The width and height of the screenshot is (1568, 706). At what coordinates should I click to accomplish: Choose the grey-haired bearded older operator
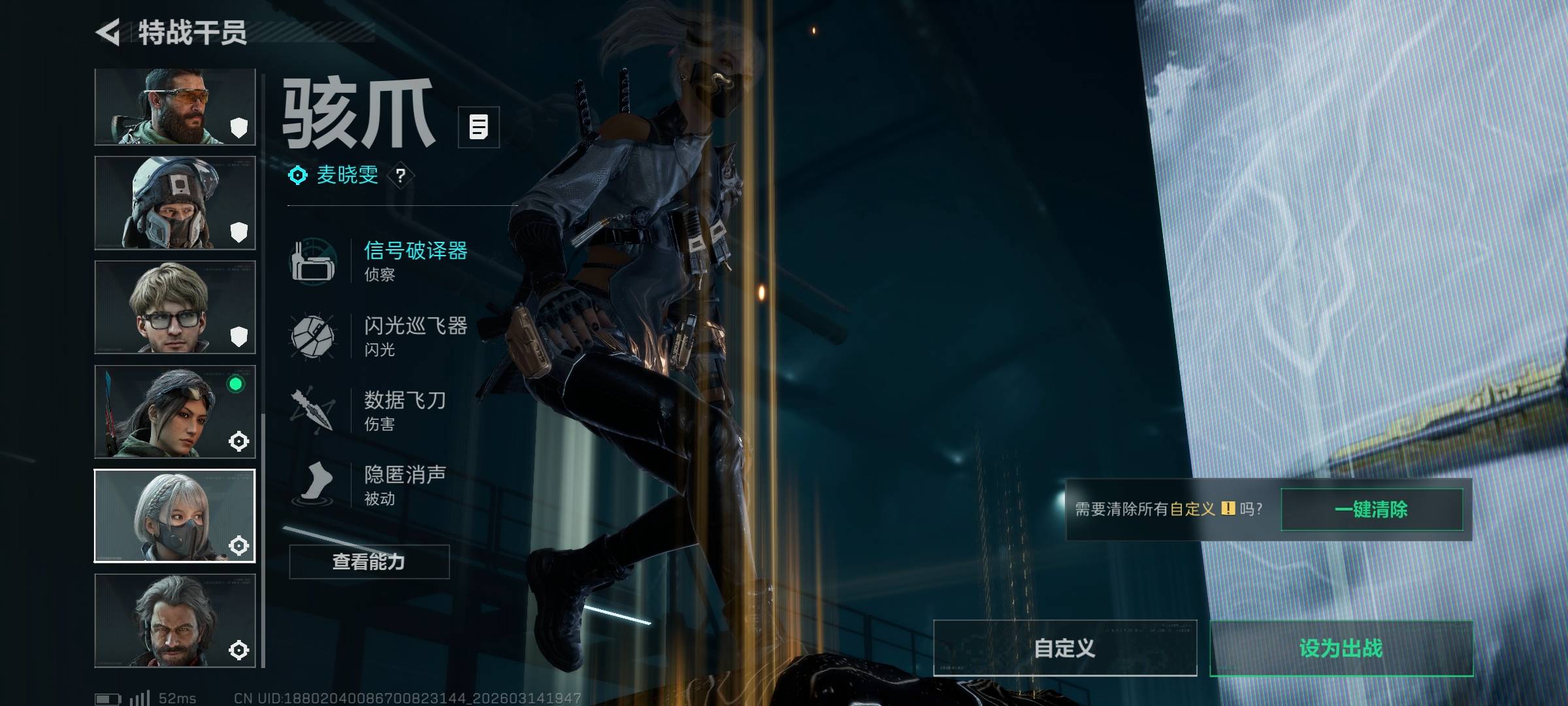coord(174,620)
